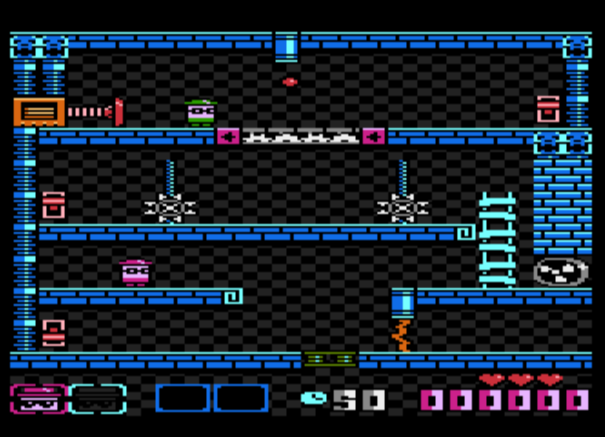Select the pink-framed character portrait
The image size is (605, 437).
38,399
